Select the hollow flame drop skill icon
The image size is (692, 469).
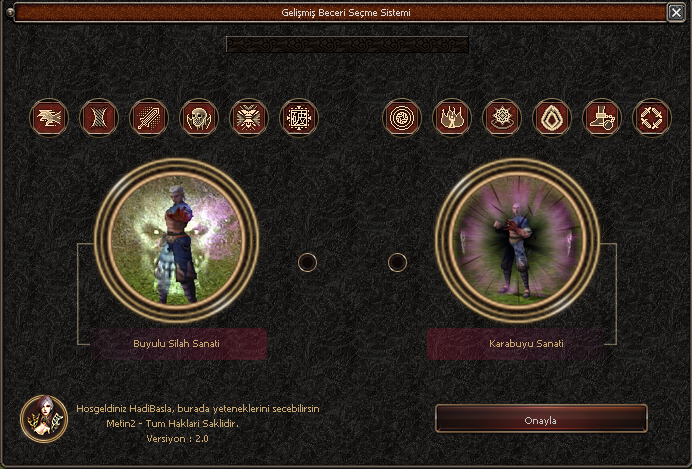(x=552, y=117)
